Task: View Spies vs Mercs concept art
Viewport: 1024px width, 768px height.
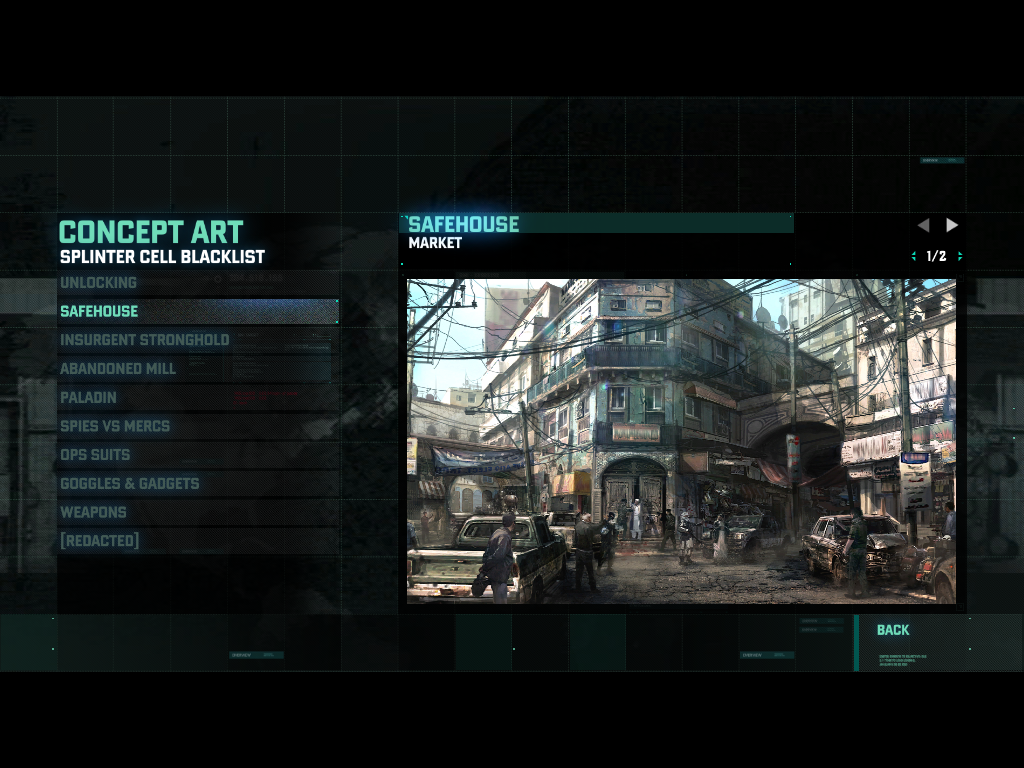Action: (114, 426)
